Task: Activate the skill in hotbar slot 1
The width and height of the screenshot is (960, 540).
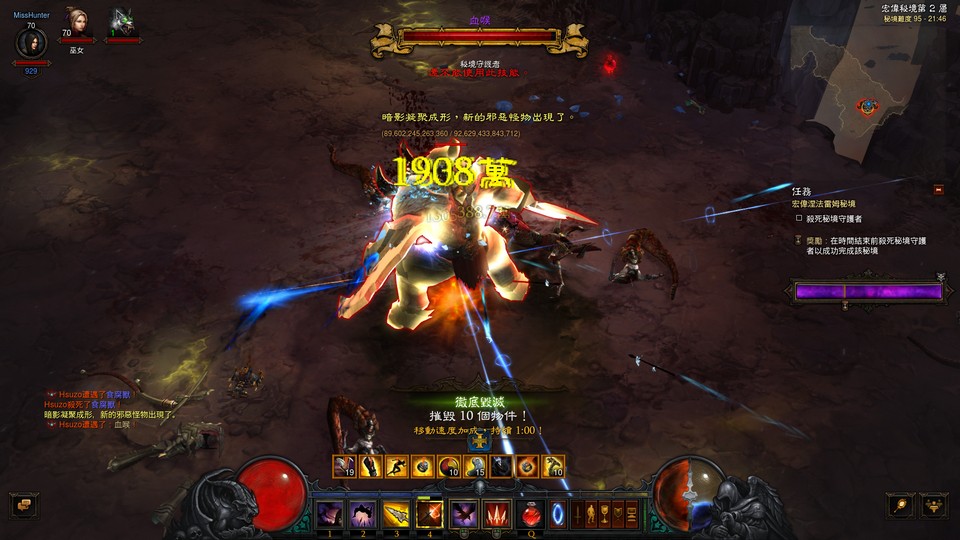Action: (330, 515)
